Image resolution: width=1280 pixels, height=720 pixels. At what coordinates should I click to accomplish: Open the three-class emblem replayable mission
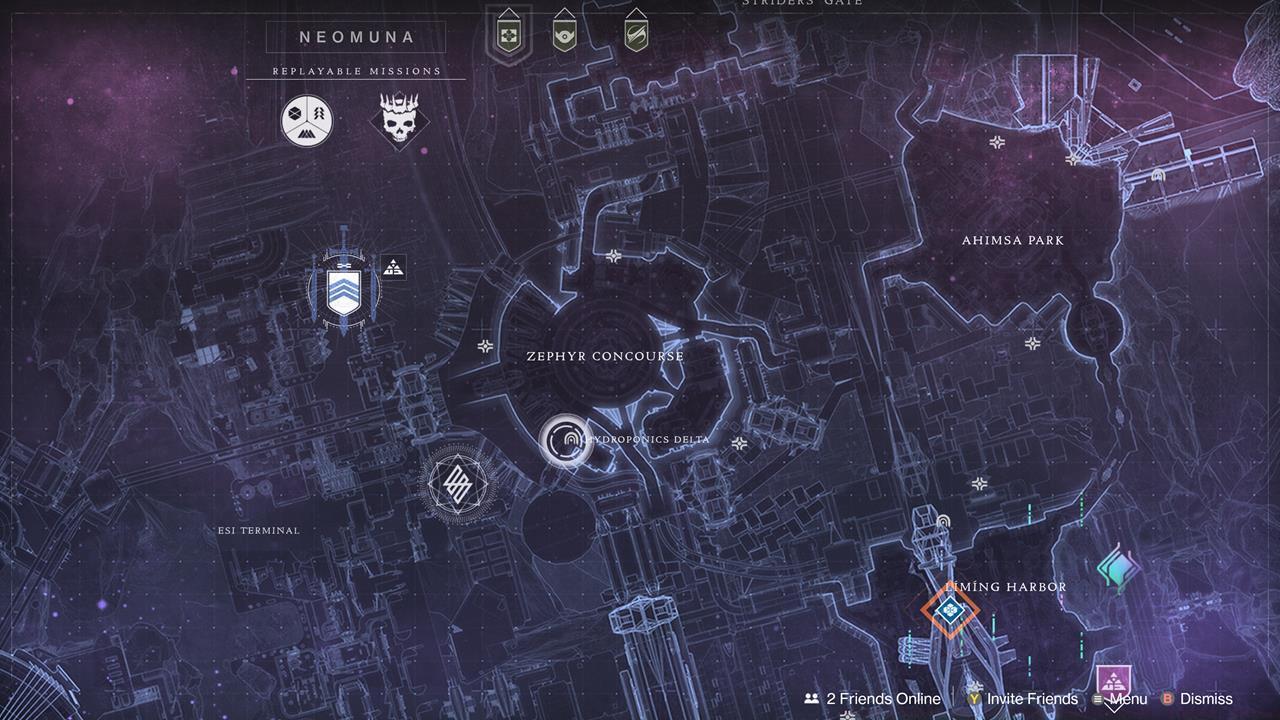(x=306, y=120)
